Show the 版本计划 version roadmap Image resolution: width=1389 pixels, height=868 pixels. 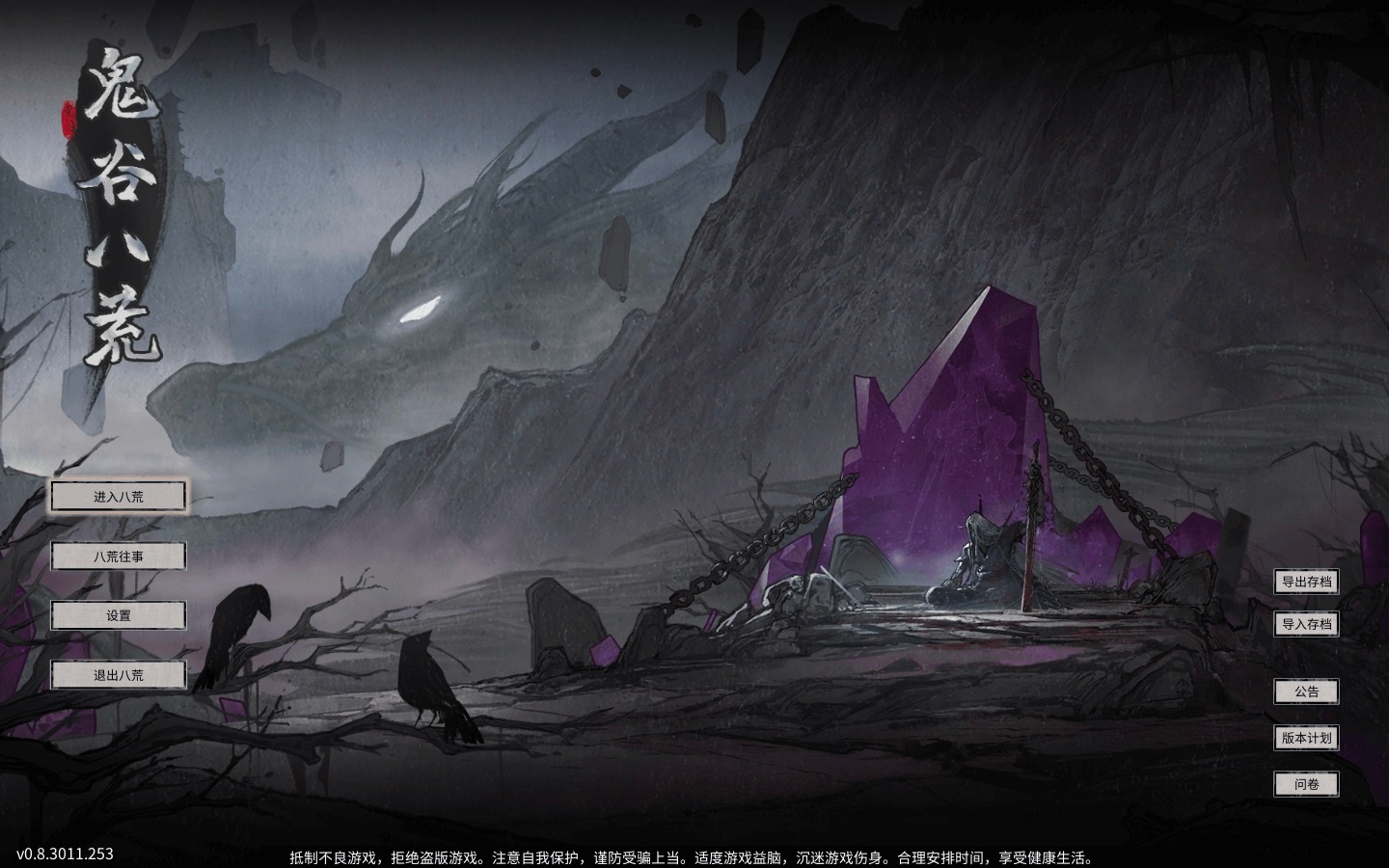1306,738
